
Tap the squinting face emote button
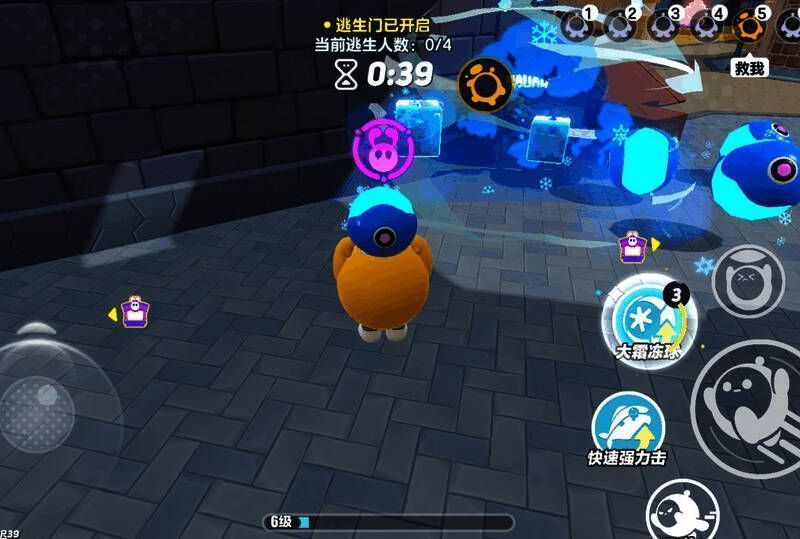pyautogui.click(x=746, y=281)
